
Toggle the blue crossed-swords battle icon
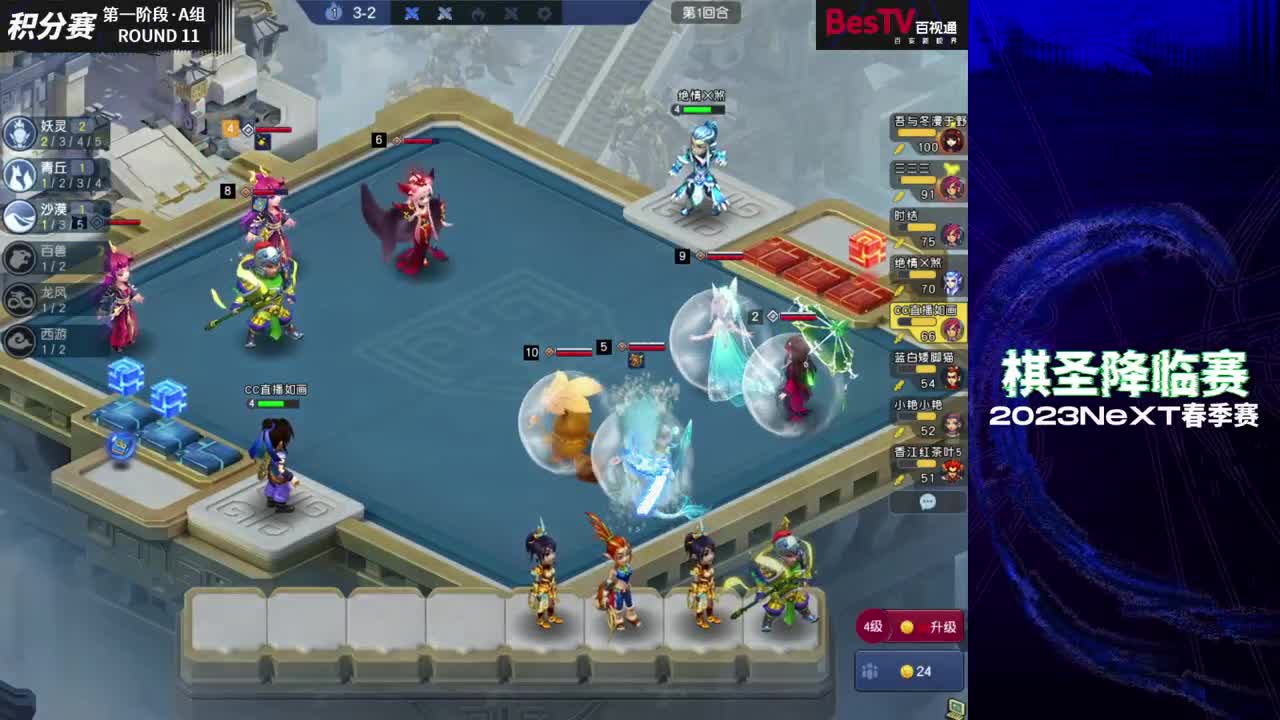(412, 13)
